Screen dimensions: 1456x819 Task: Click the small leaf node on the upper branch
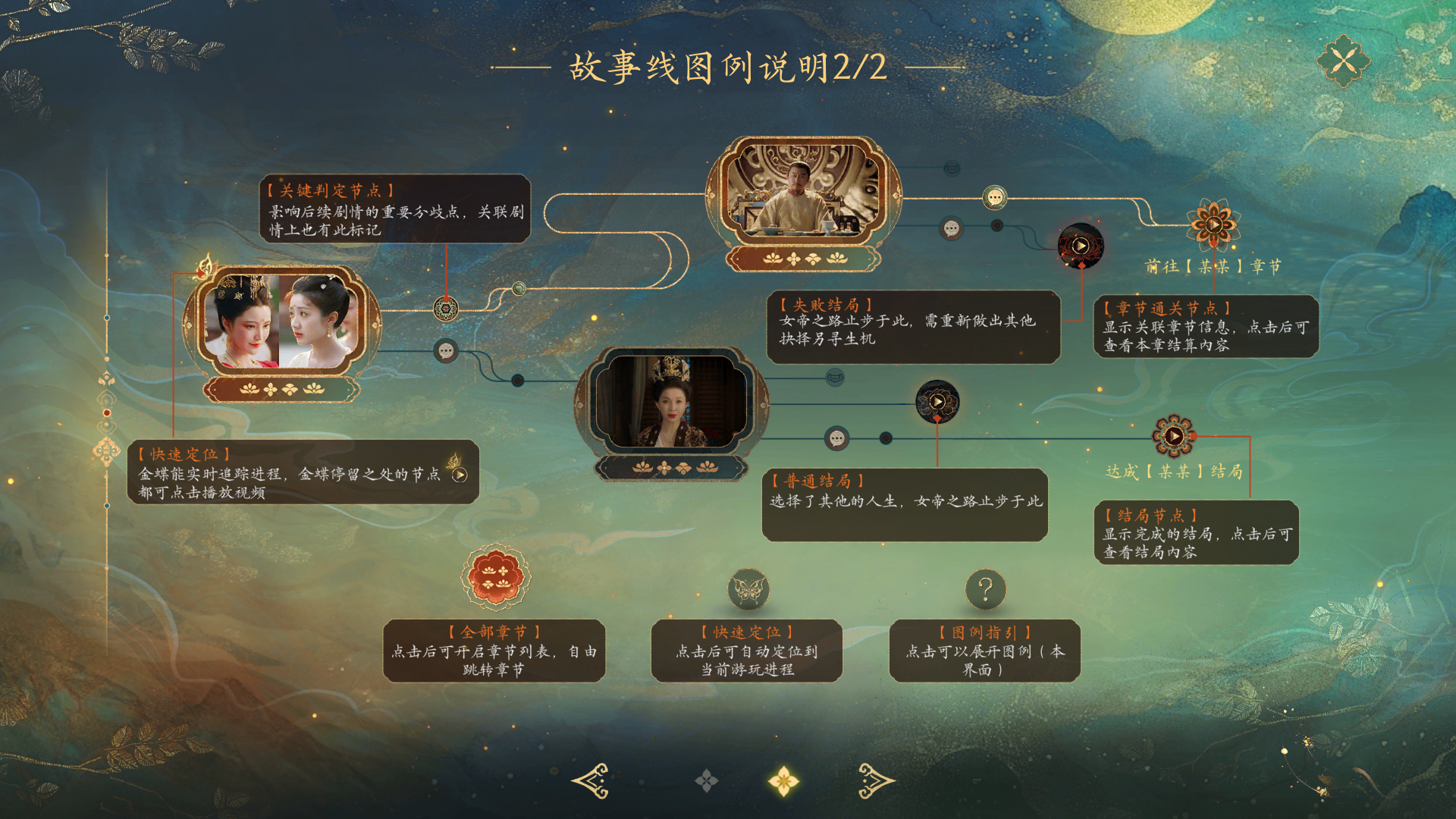pos(519,289)
